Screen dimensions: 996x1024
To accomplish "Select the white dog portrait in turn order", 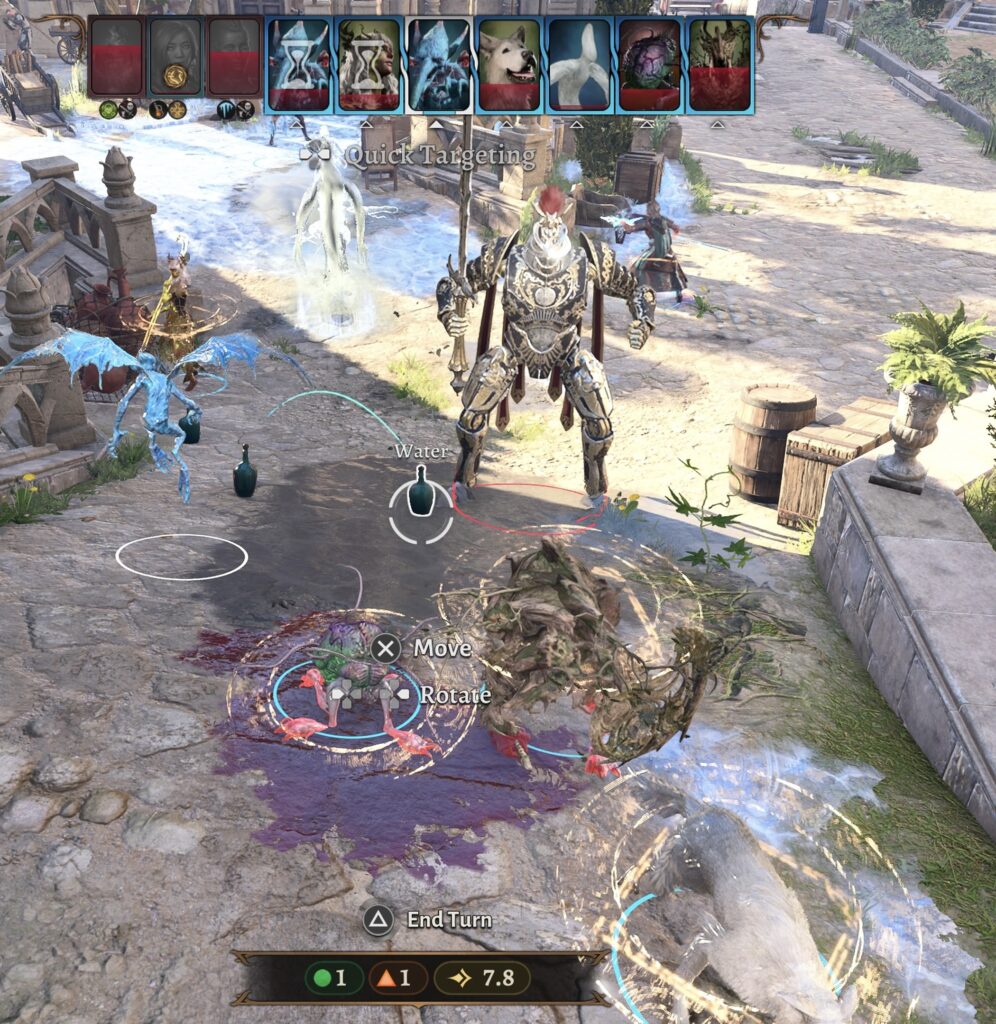I will pyautogui.click(x=509, y=63).
